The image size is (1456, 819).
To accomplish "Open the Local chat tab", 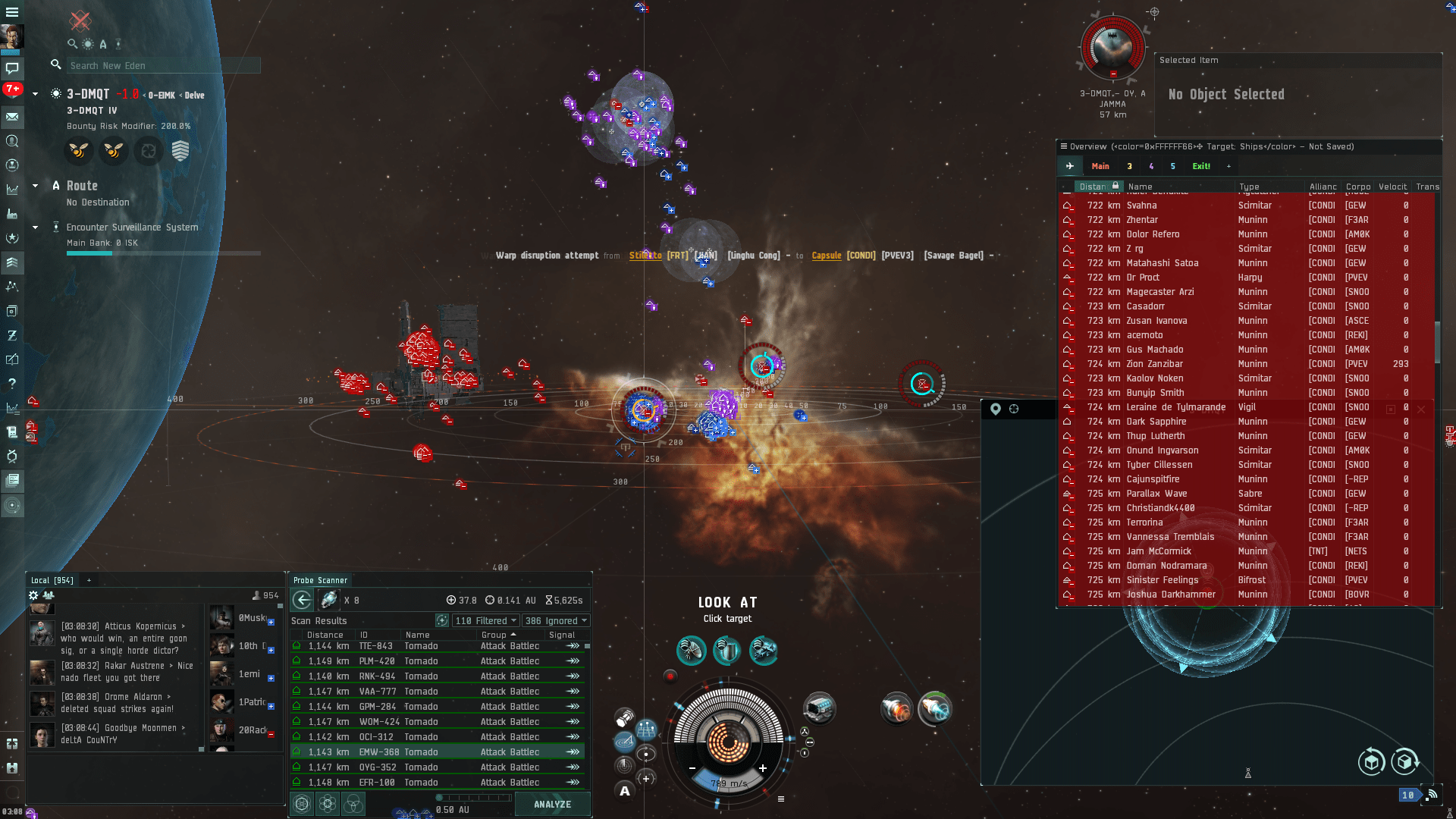I will (x=52, y=581).
